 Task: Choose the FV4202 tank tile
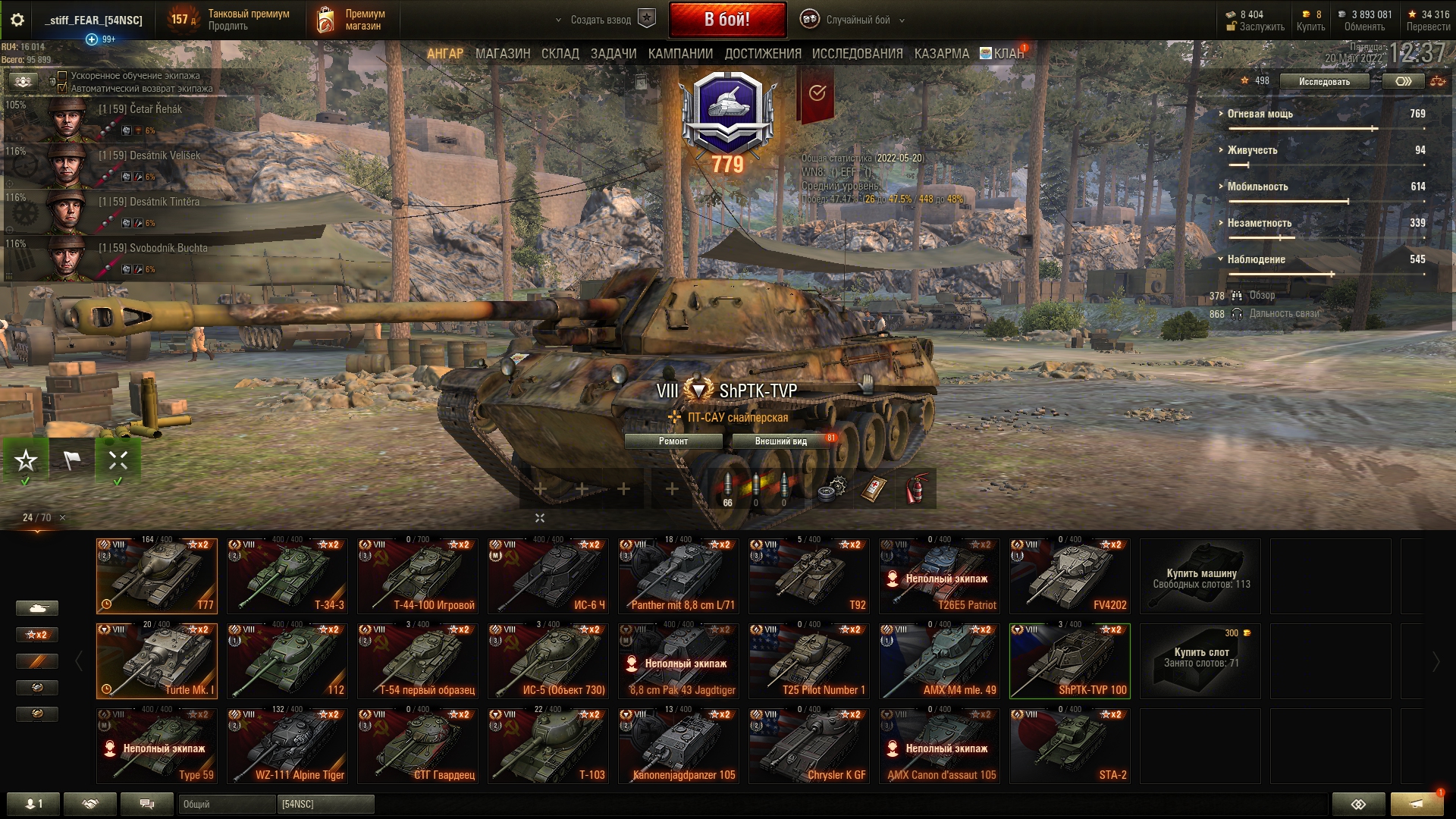click(x=1069, y=576)
